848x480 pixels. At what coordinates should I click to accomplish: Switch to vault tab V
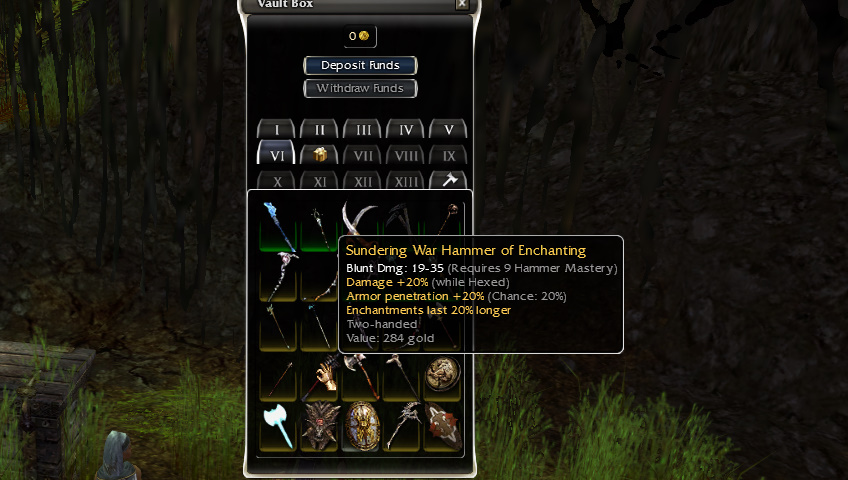448,130
